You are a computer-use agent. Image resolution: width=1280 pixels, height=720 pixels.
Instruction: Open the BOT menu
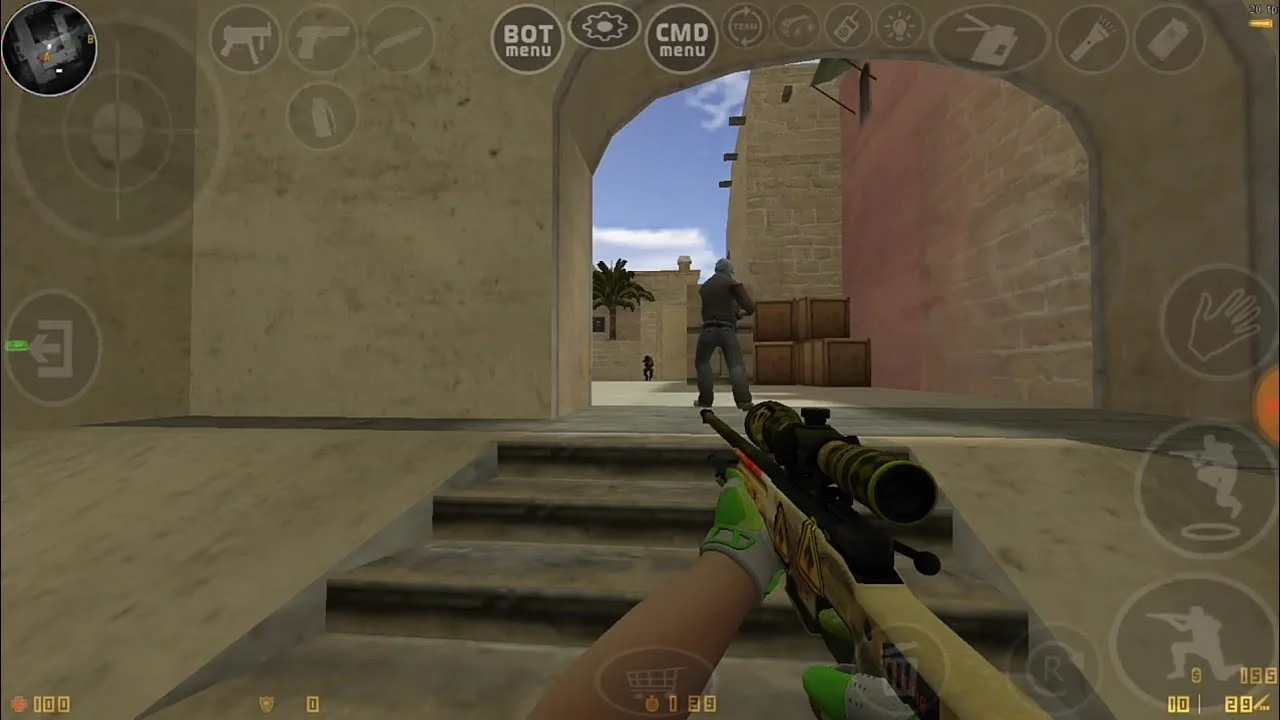527,39
